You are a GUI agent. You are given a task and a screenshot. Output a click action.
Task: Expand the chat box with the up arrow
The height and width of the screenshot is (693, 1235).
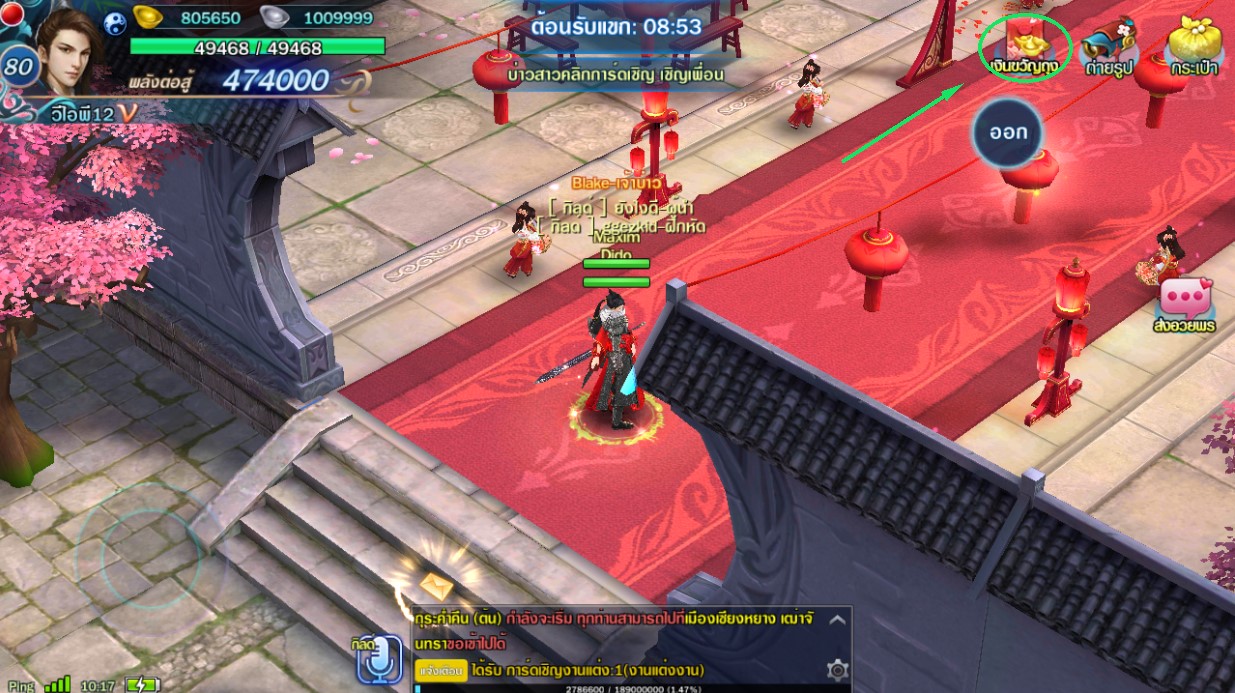[837, 620]
